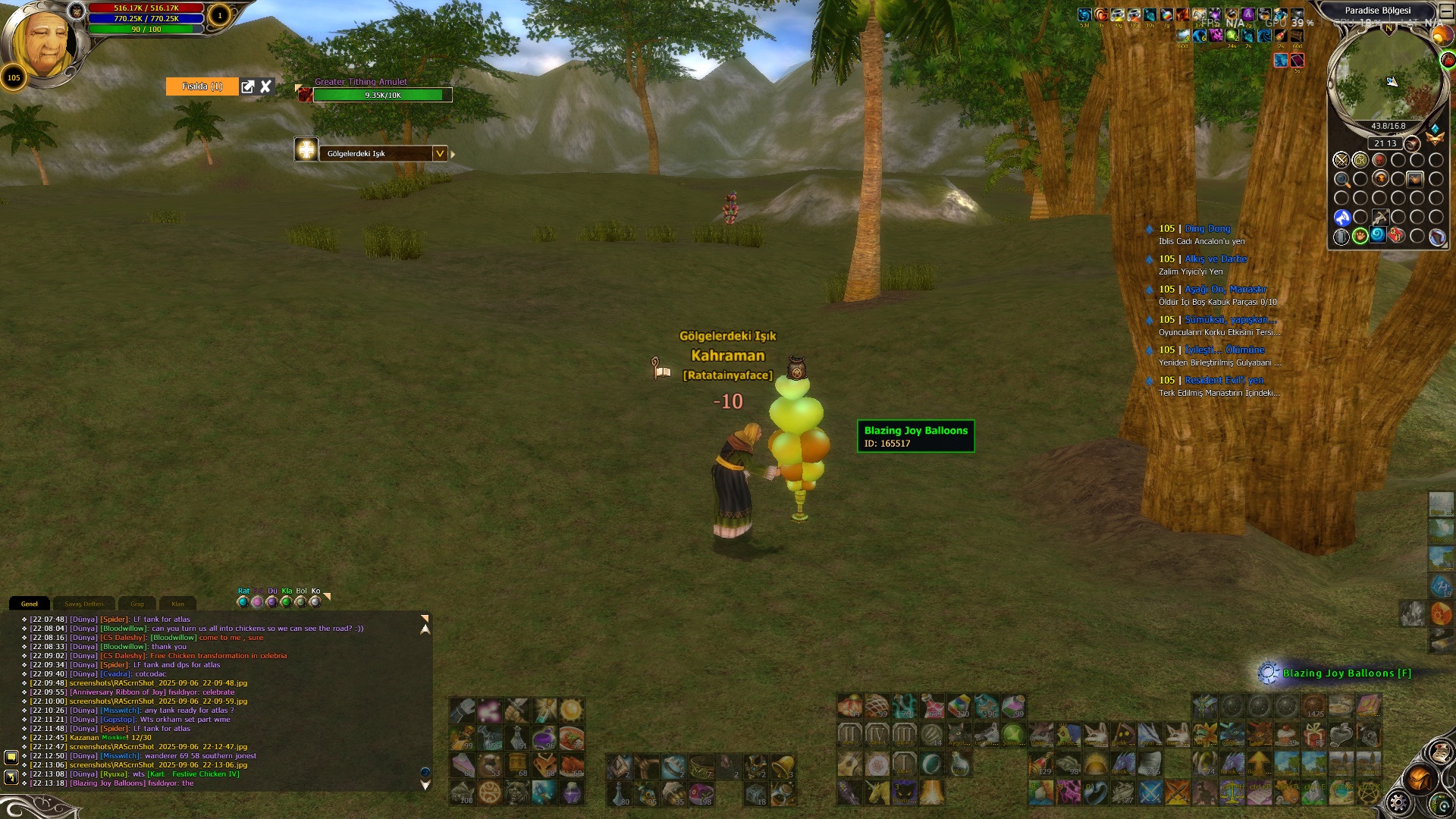This screenshot has height=819, width=1456.
Task: Expand the Gölgelerdeki Işık dropdown
Action: click(x=439, y=153)
